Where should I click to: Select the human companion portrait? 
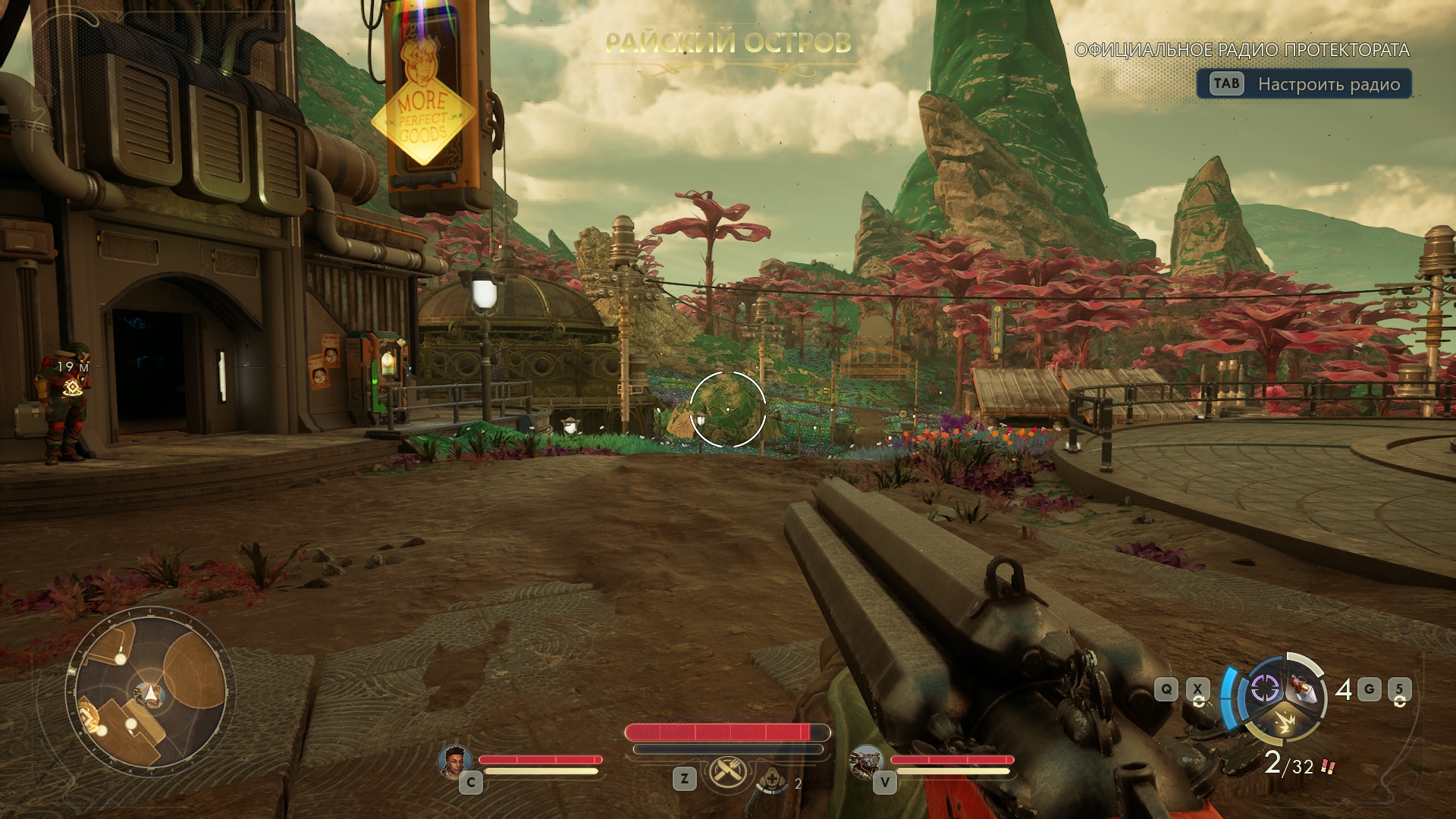(x=454, y=761)
